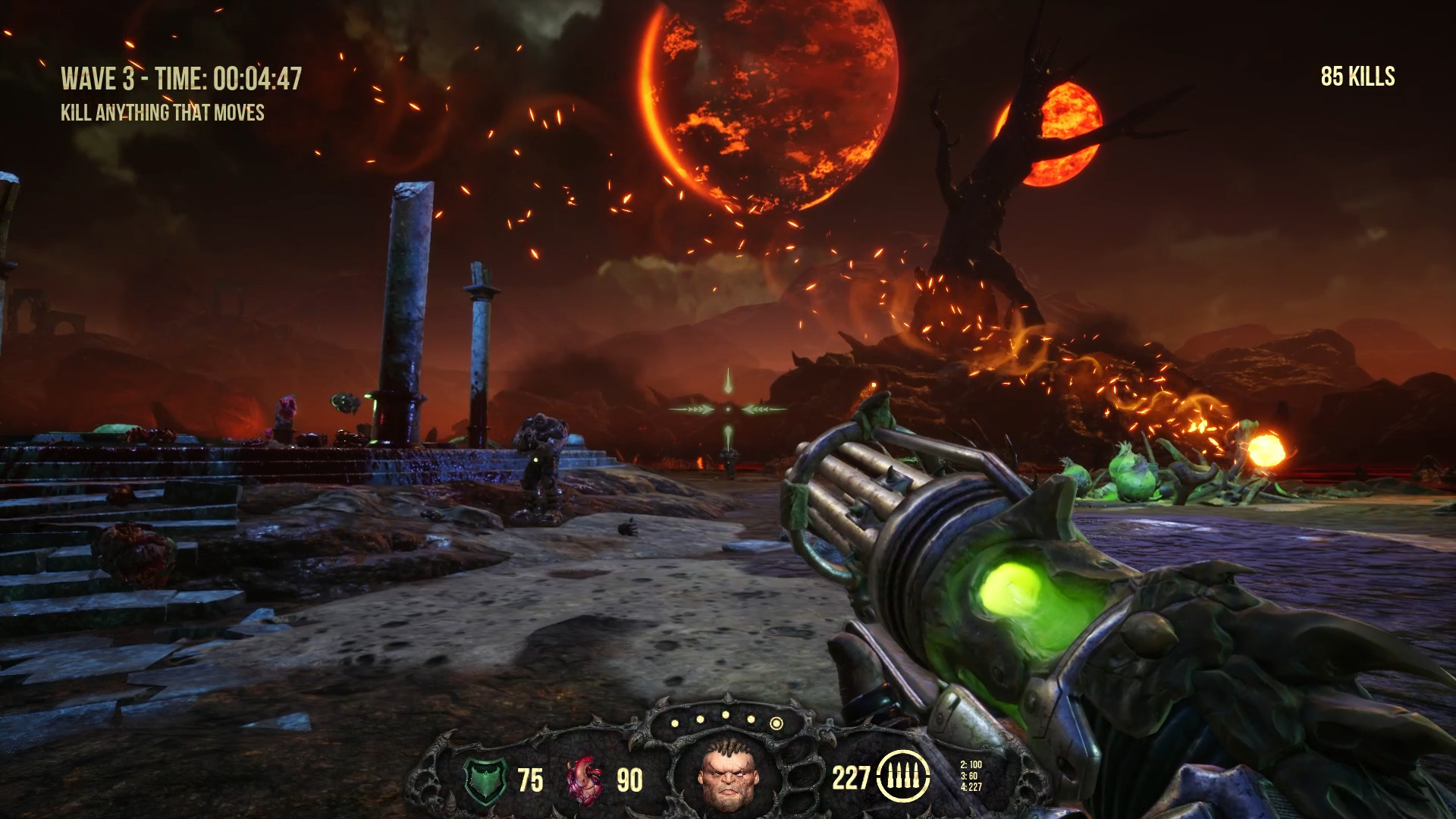Select the character portrait in the HUD
The image size is (1456, 819).
pyautogui.click(x=729, y=775)
